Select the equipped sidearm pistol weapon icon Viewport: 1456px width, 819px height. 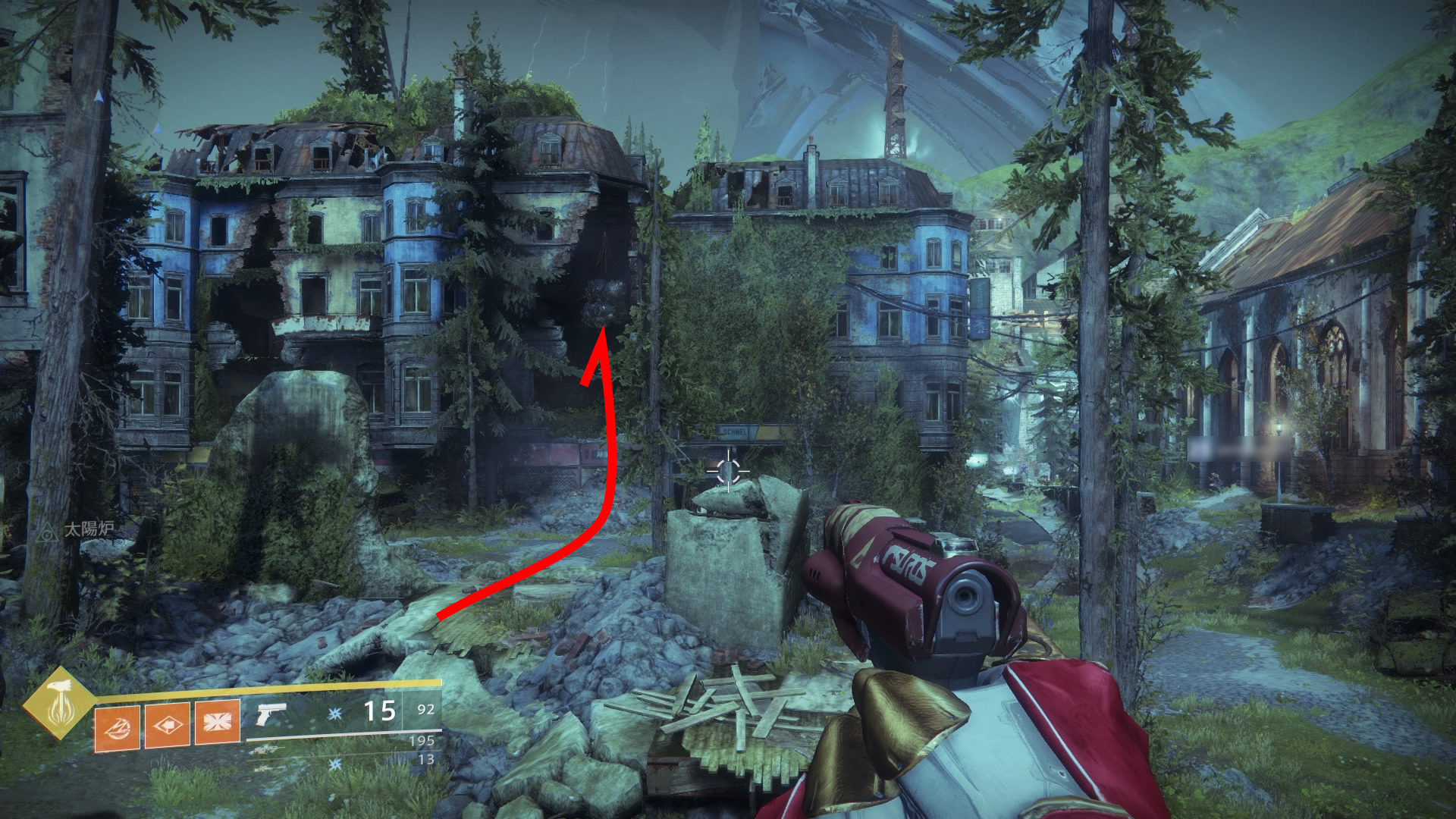coord(271,714)
